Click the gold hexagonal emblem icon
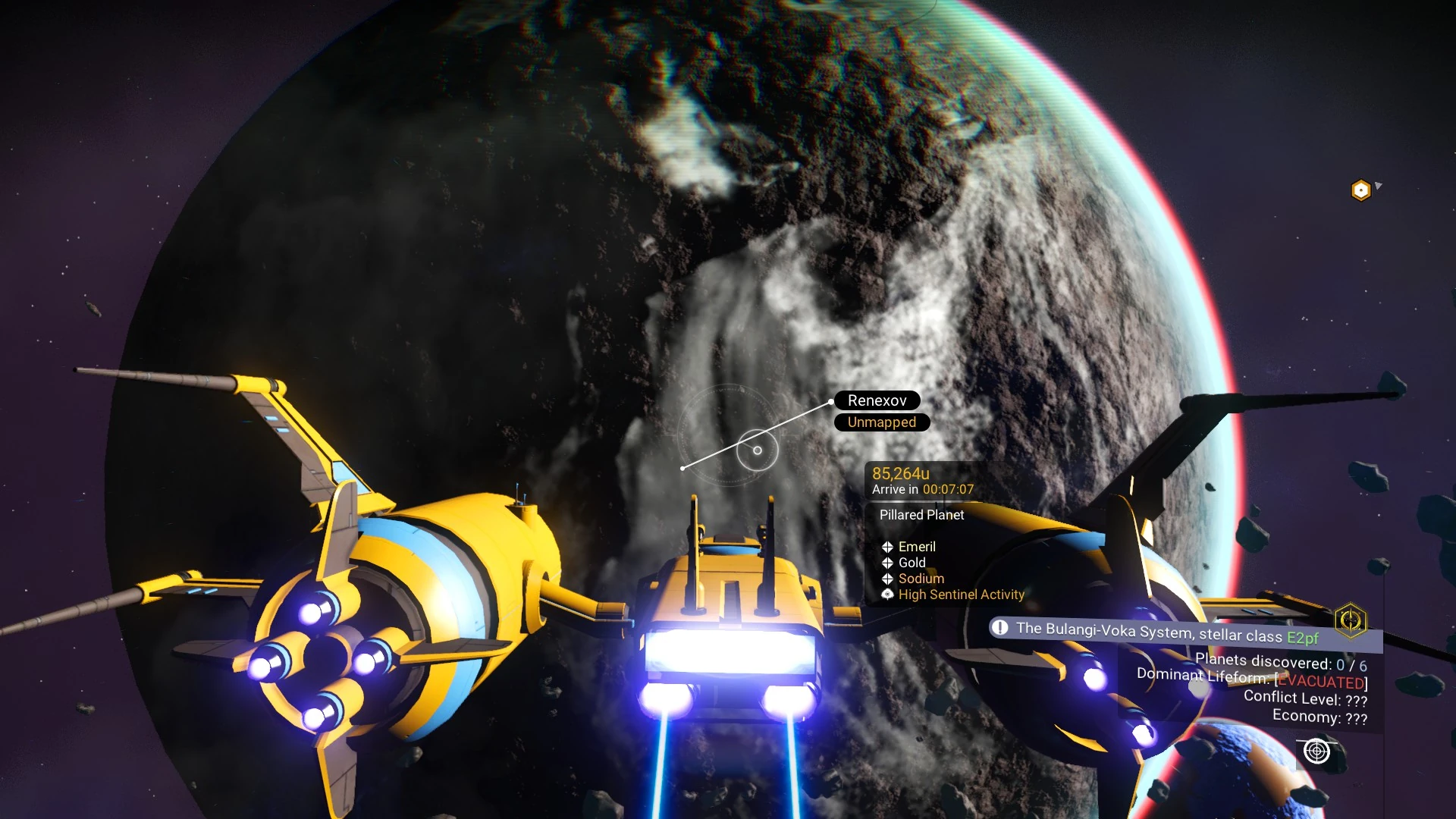The image size is (1456, 819). click(x=1351, y=620)
